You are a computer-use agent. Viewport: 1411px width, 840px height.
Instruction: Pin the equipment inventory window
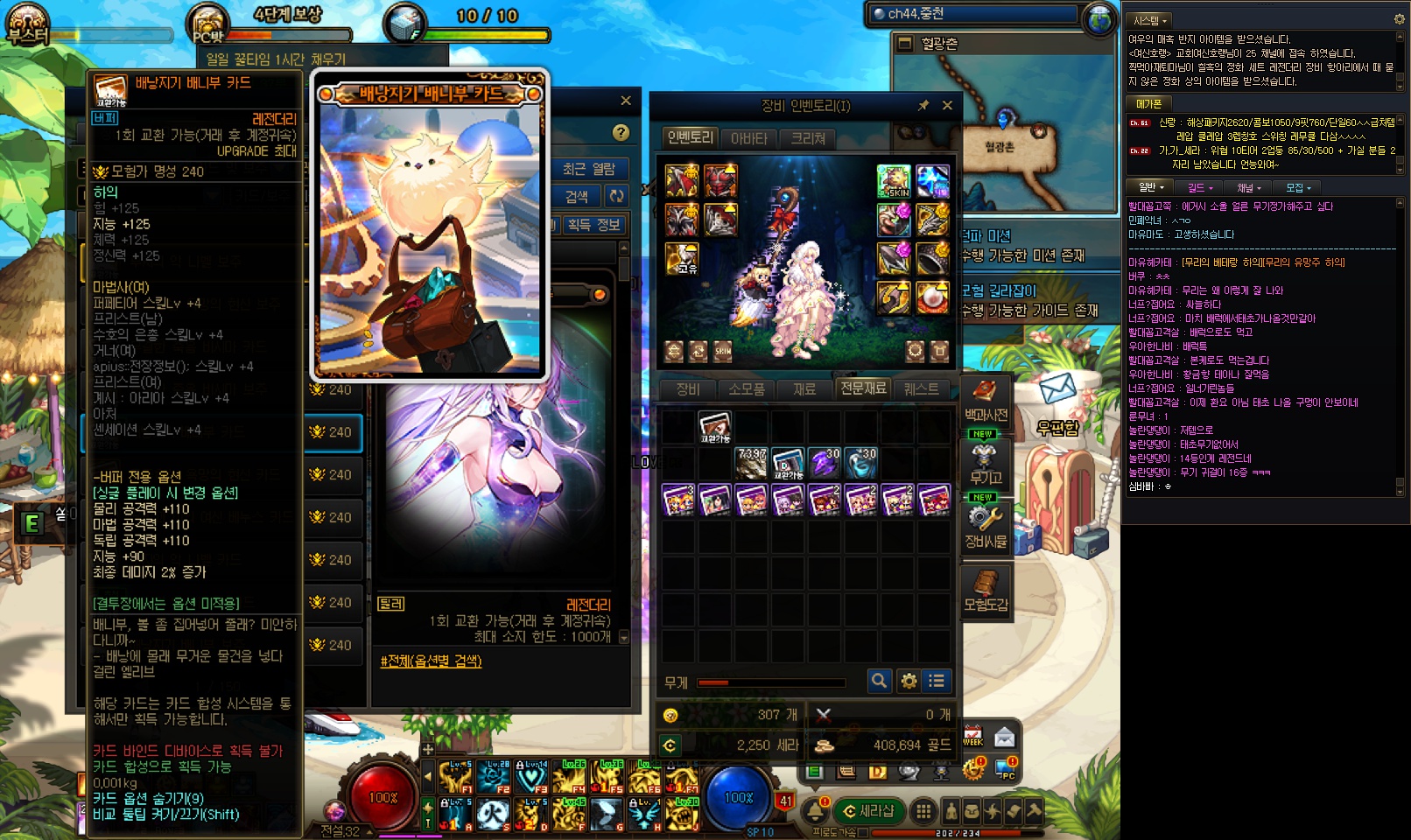pos(923,106)
